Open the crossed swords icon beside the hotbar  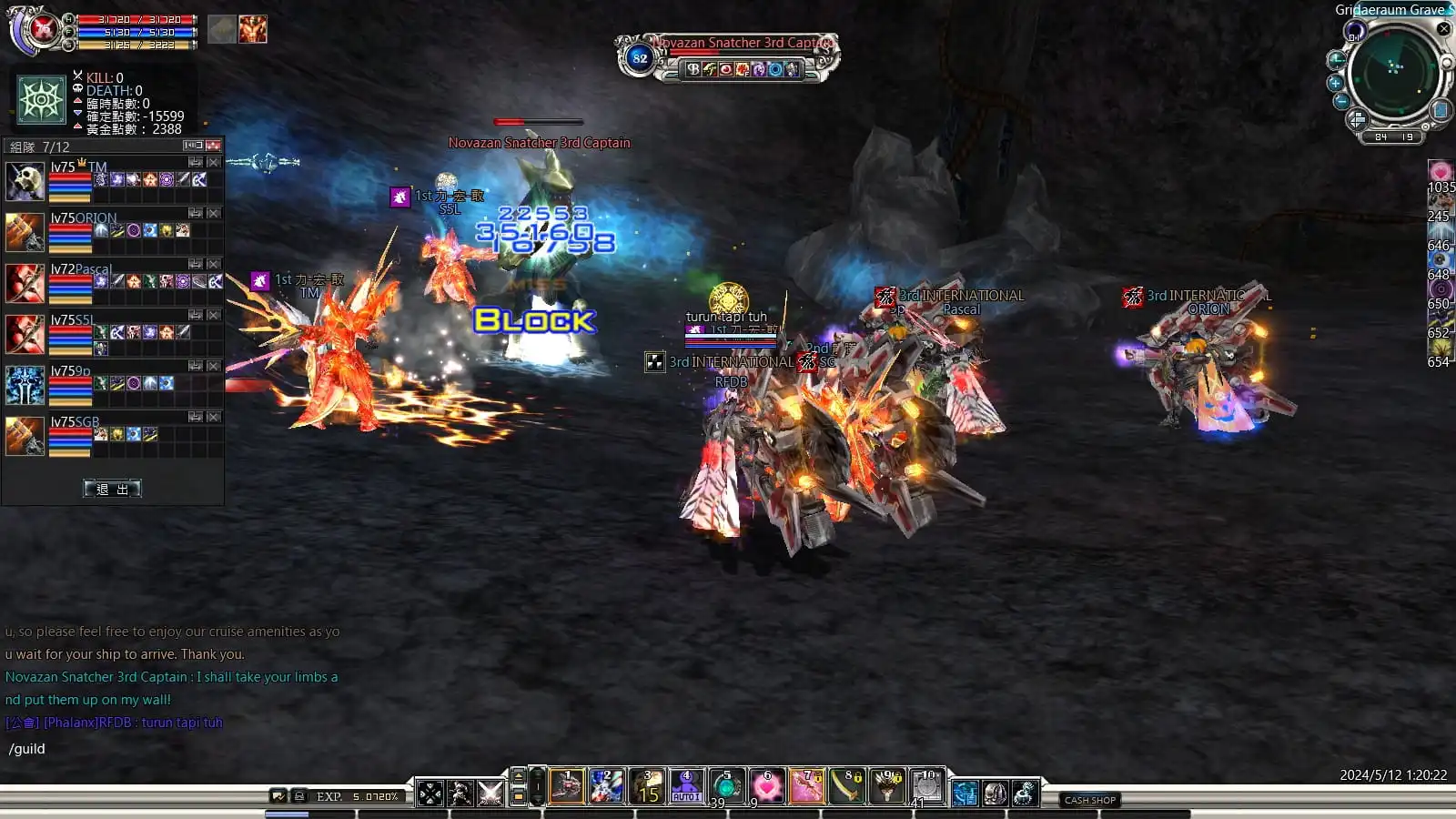[490, 794]
